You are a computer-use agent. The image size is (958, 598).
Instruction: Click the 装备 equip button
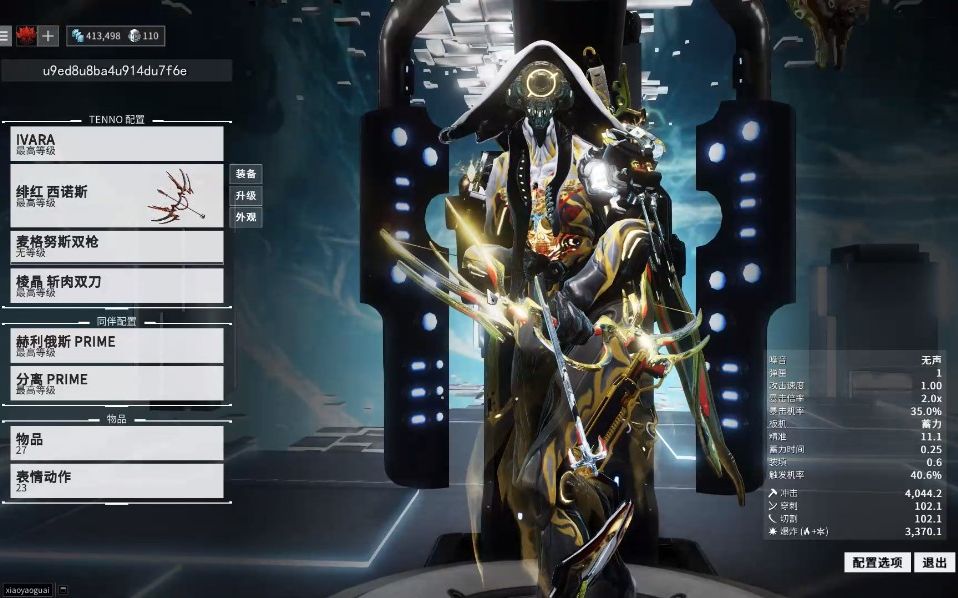click(x=246, y=174)
